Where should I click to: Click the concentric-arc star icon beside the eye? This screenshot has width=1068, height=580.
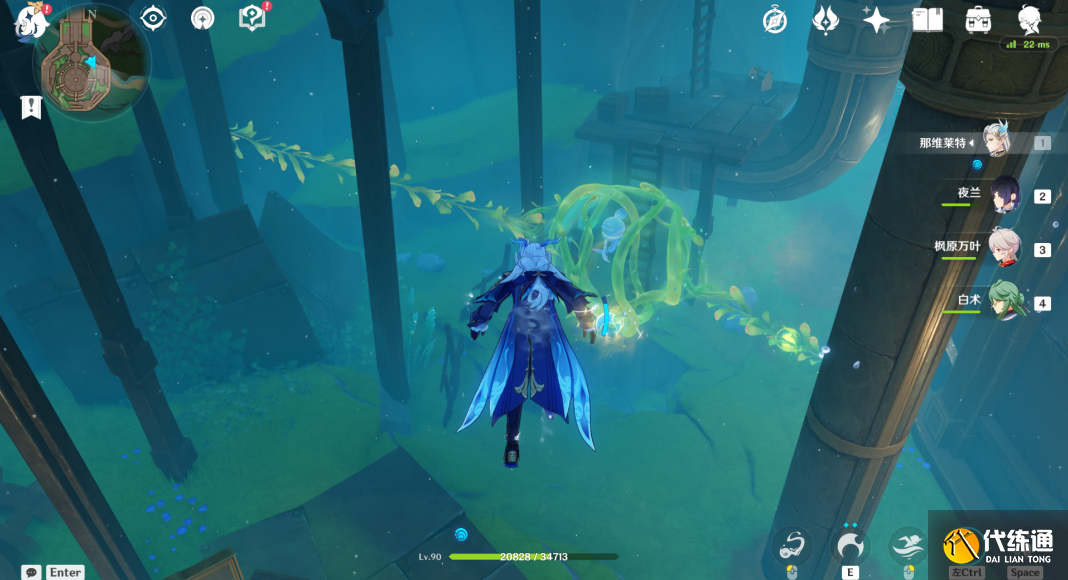tap(203, 18)
